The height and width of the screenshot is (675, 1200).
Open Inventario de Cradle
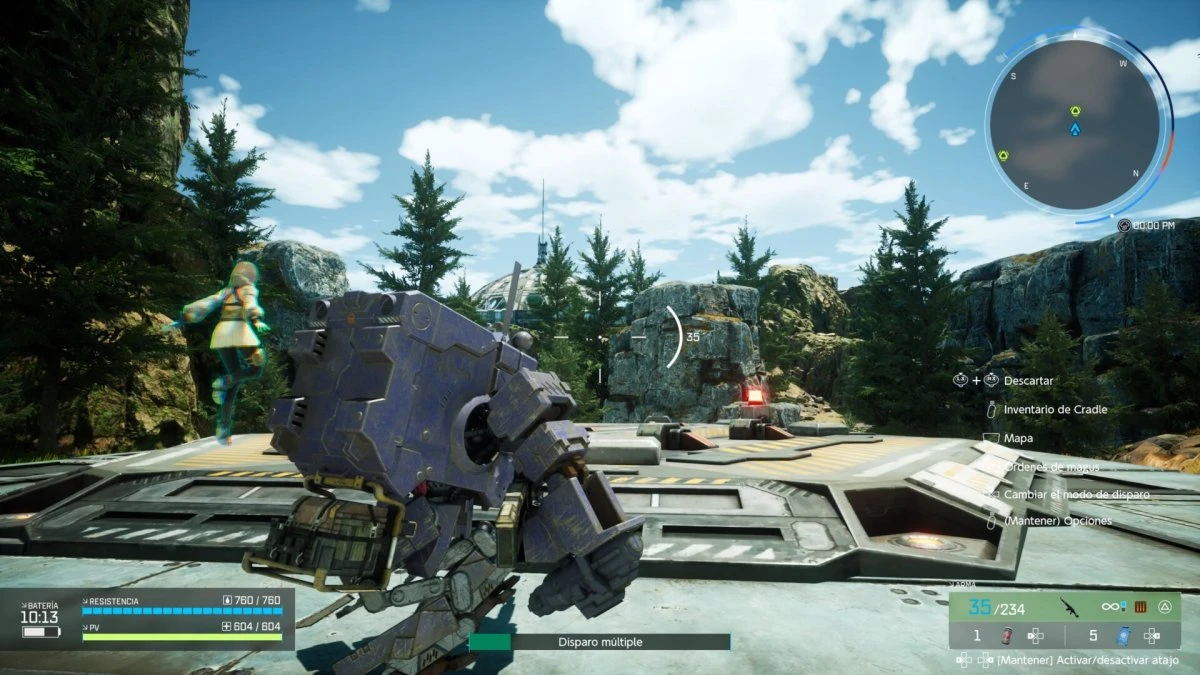(1055, 409)
